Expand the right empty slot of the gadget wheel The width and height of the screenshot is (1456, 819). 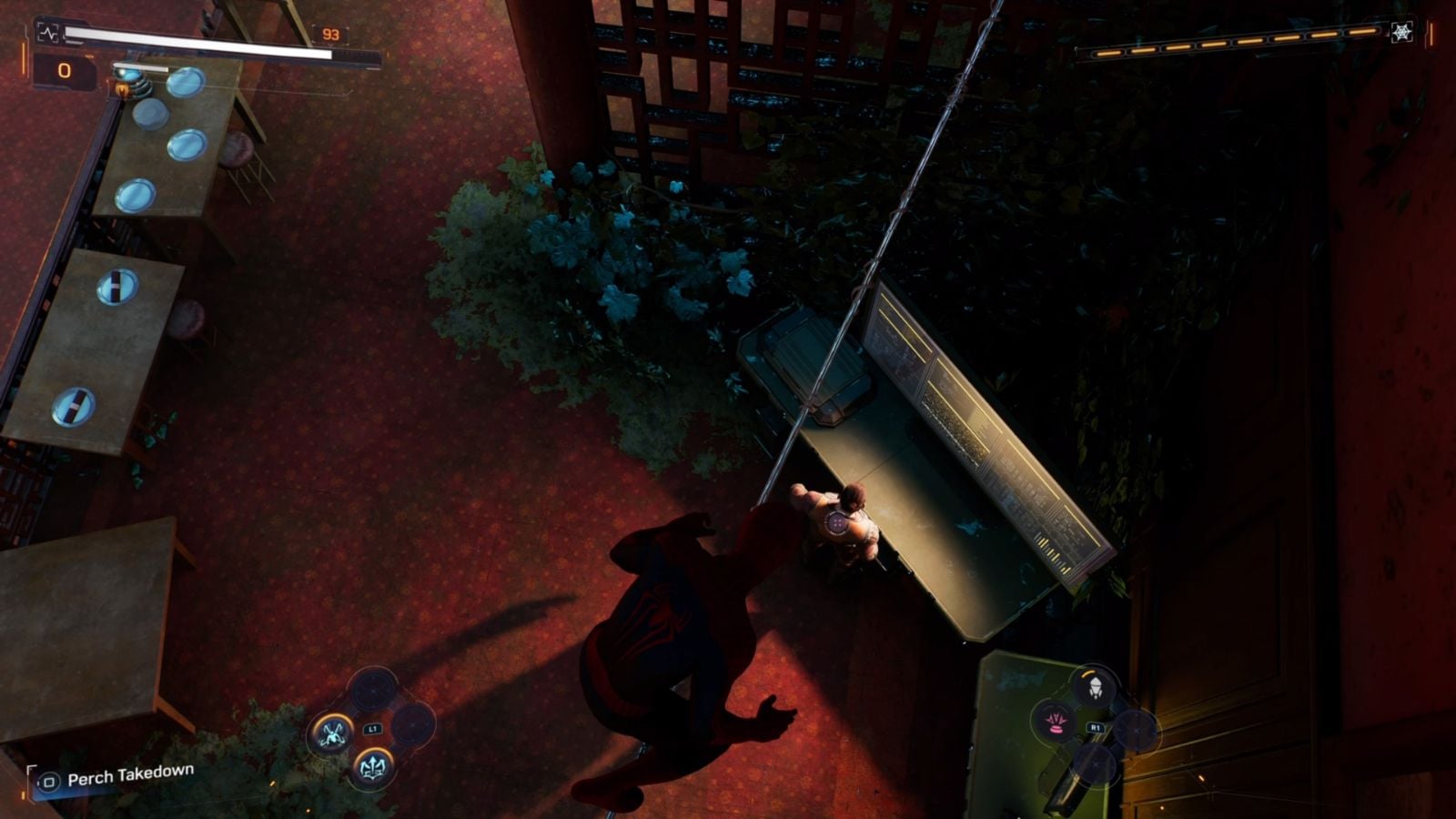(411, 724)
